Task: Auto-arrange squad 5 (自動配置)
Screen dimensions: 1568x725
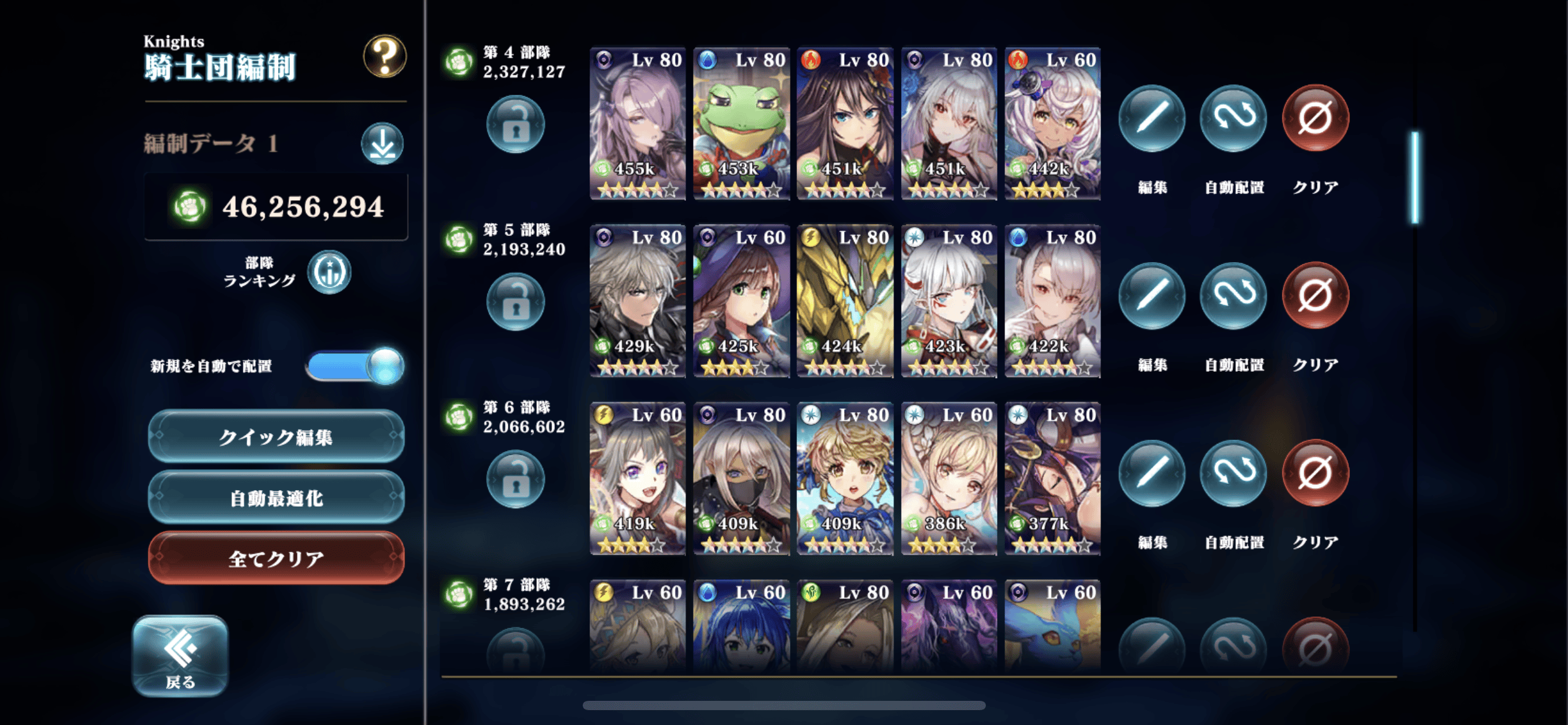Action: 1234,296
